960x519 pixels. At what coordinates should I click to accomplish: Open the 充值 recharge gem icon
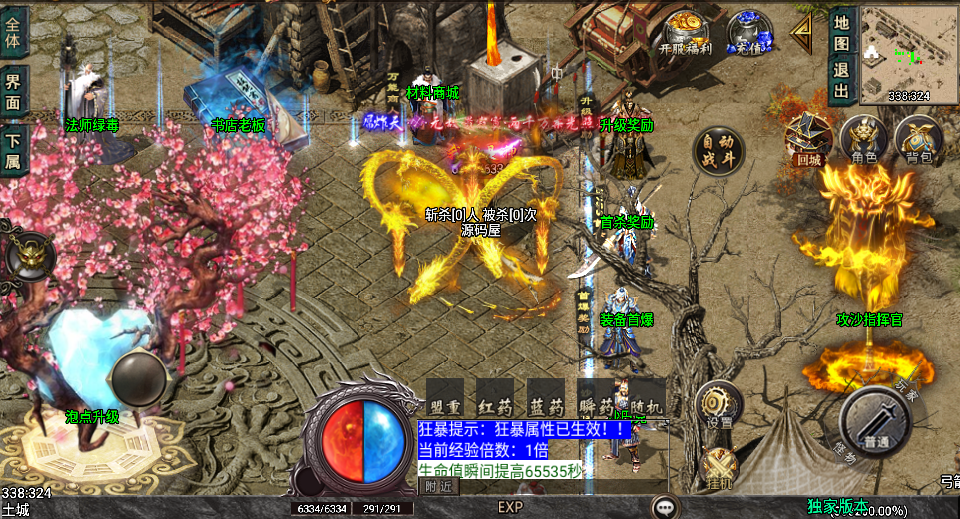pyautogui.click(x=748, y=30)
